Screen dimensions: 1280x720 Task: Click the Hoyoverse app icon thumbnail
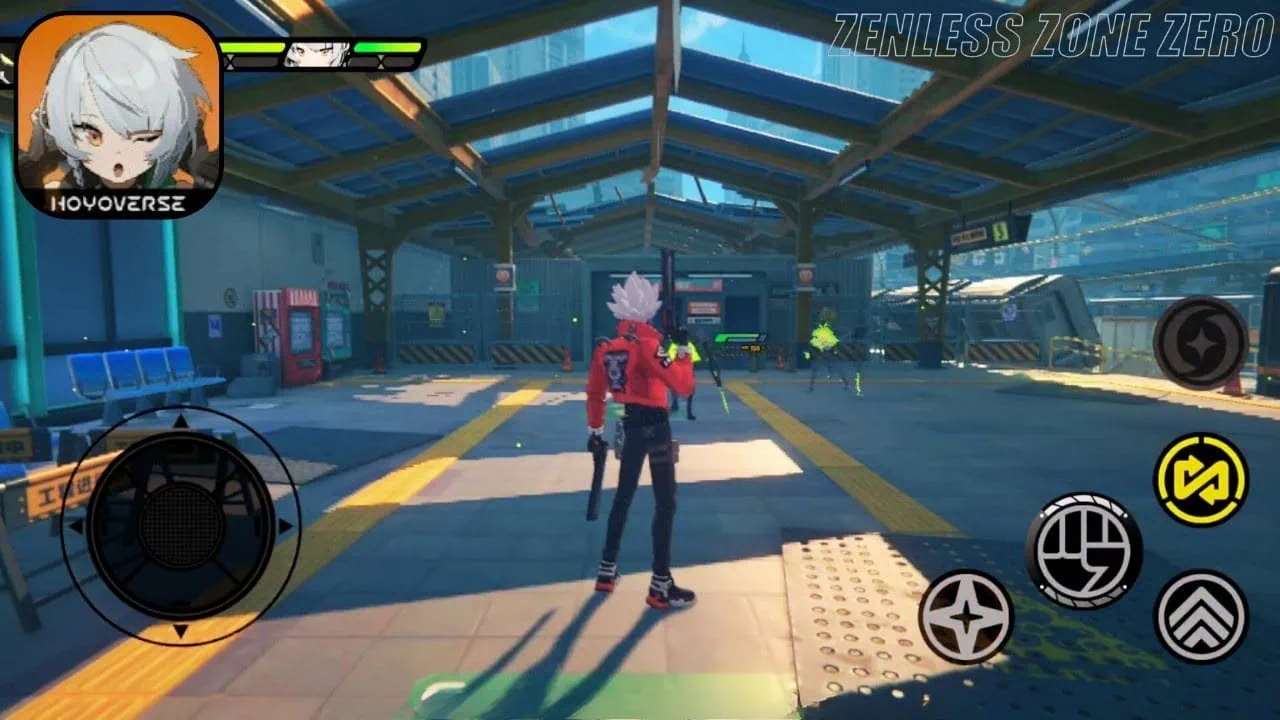(119, 114)
